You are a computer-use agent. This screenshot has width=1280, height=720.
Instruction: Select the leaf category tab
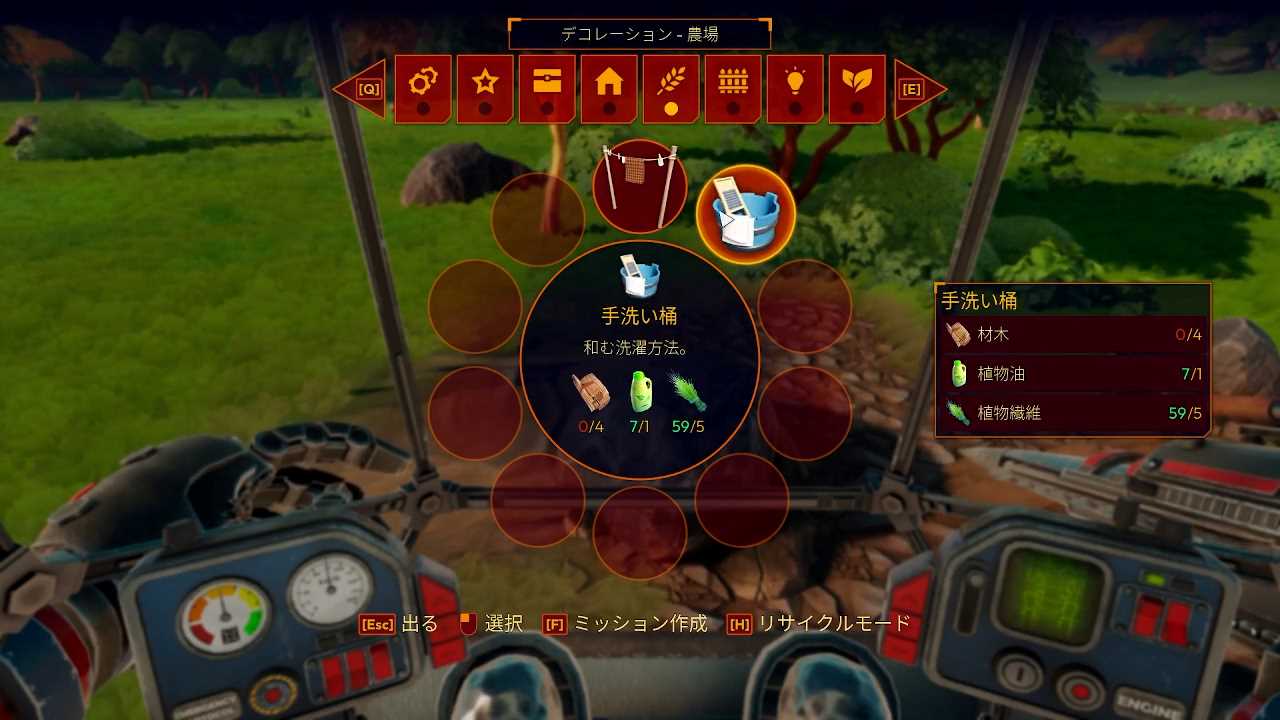(857, 88)
